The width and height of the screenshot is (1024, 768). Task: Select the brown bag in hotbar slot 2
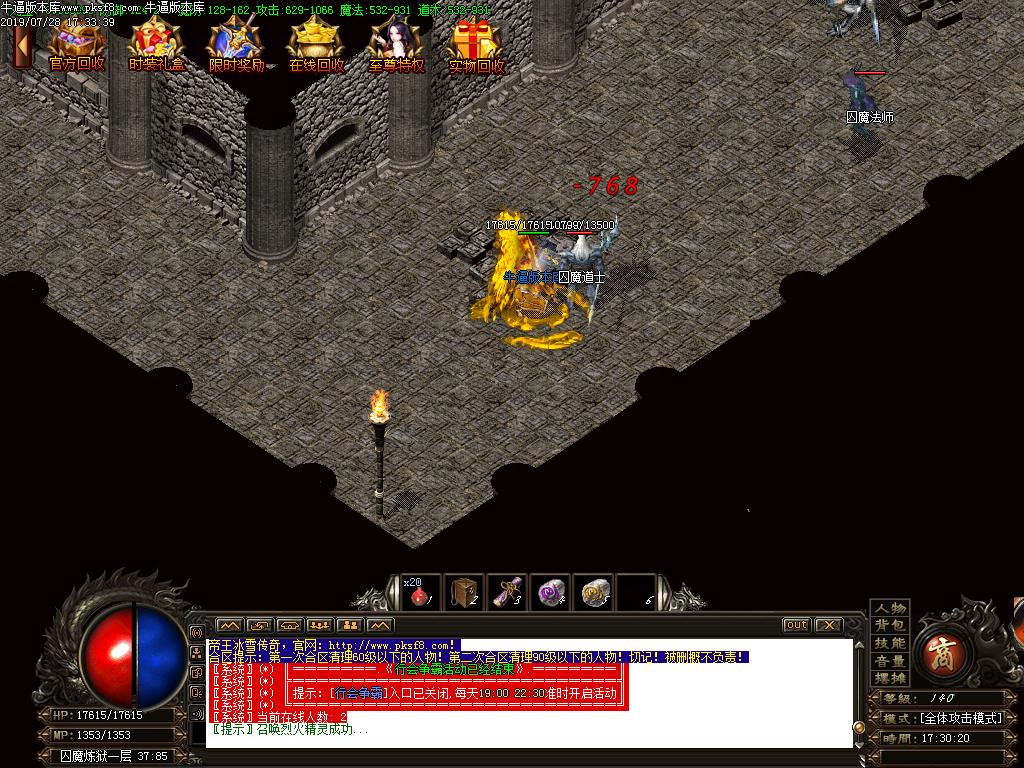pos(464,592)
